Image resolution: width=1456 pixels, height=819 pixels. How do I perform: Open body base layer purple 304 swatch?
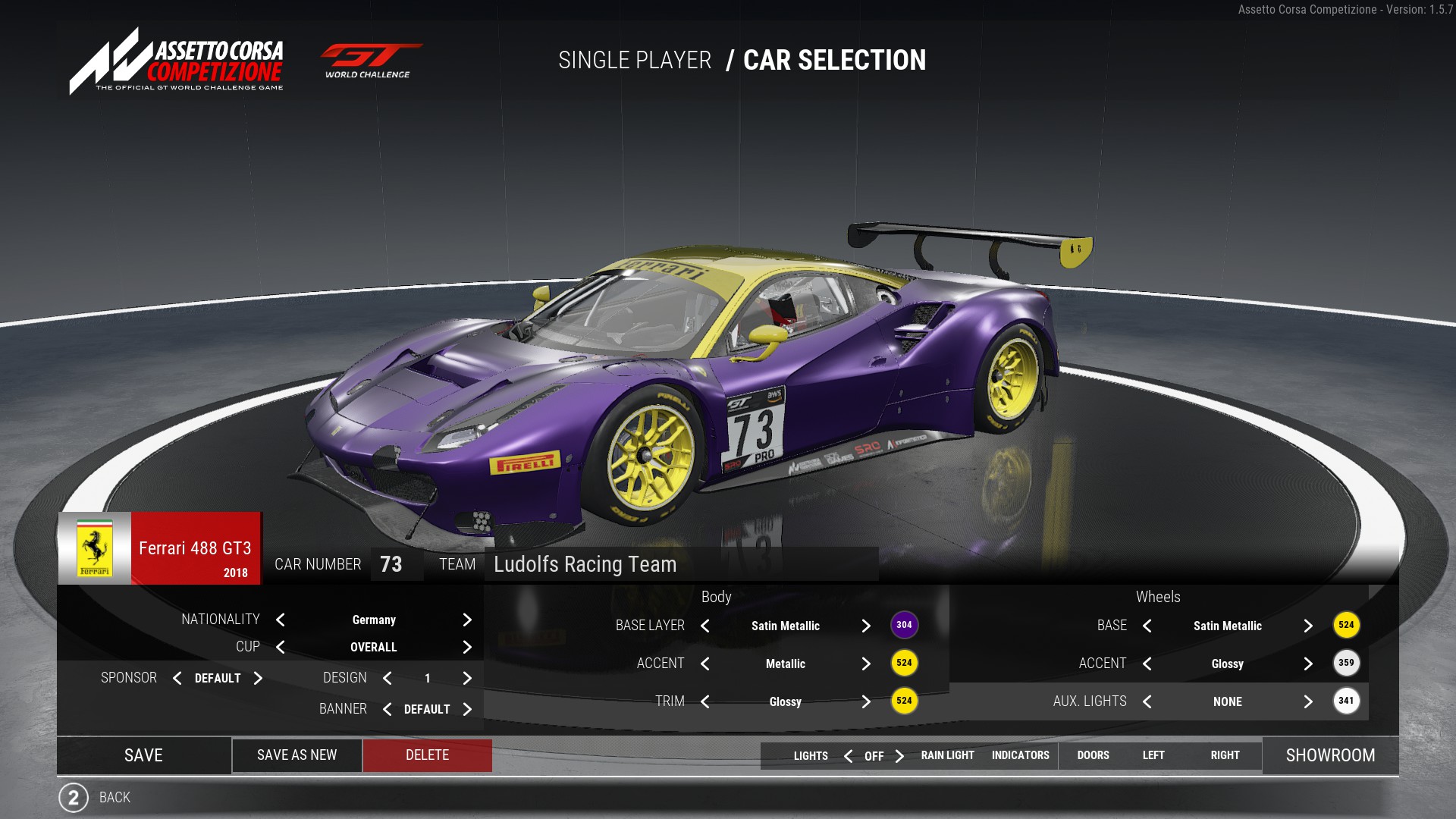904,626
